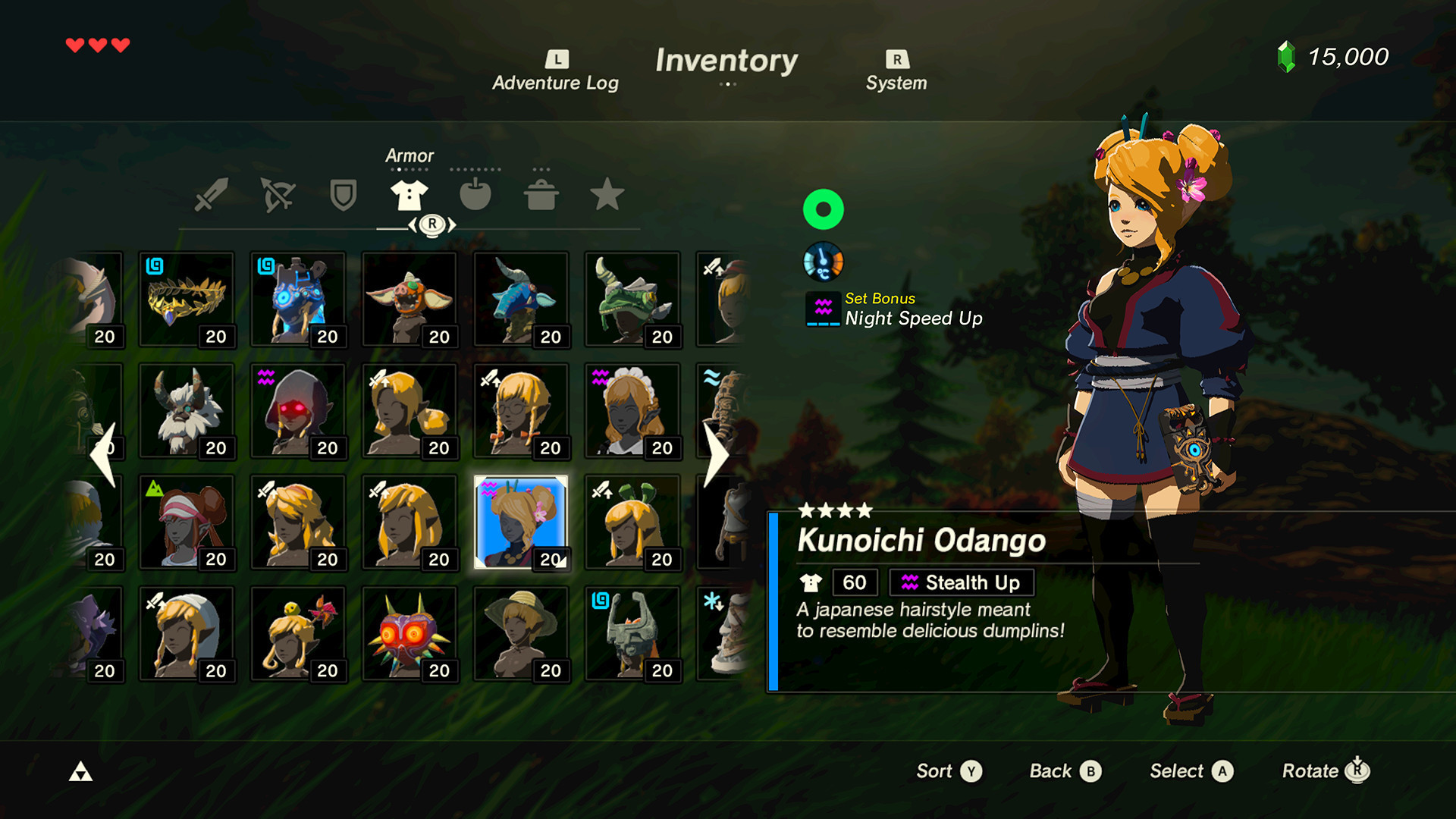This screenshot has height=819, width=1456.
Task: Open the star key items category
Action: click(607, 195)
